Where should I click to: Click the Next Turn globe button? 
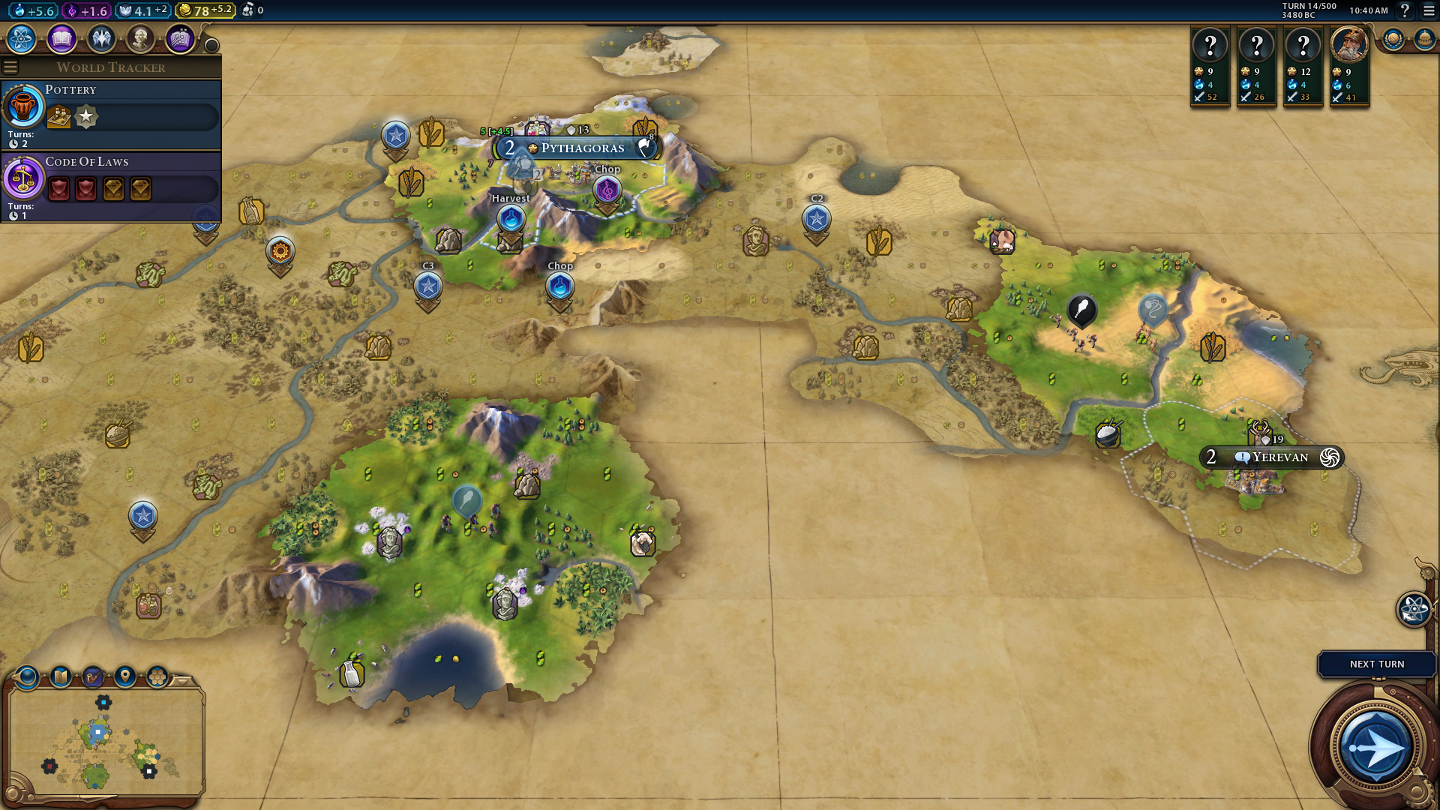[1376, 745]
